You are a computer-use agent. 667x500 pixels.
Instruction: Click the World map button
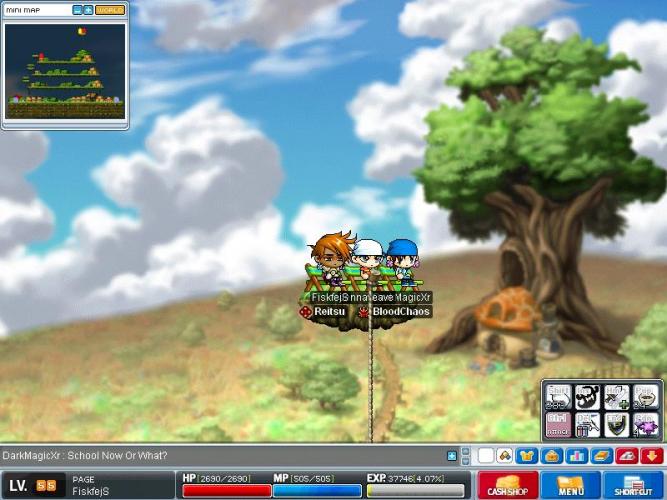click(110, 10)
